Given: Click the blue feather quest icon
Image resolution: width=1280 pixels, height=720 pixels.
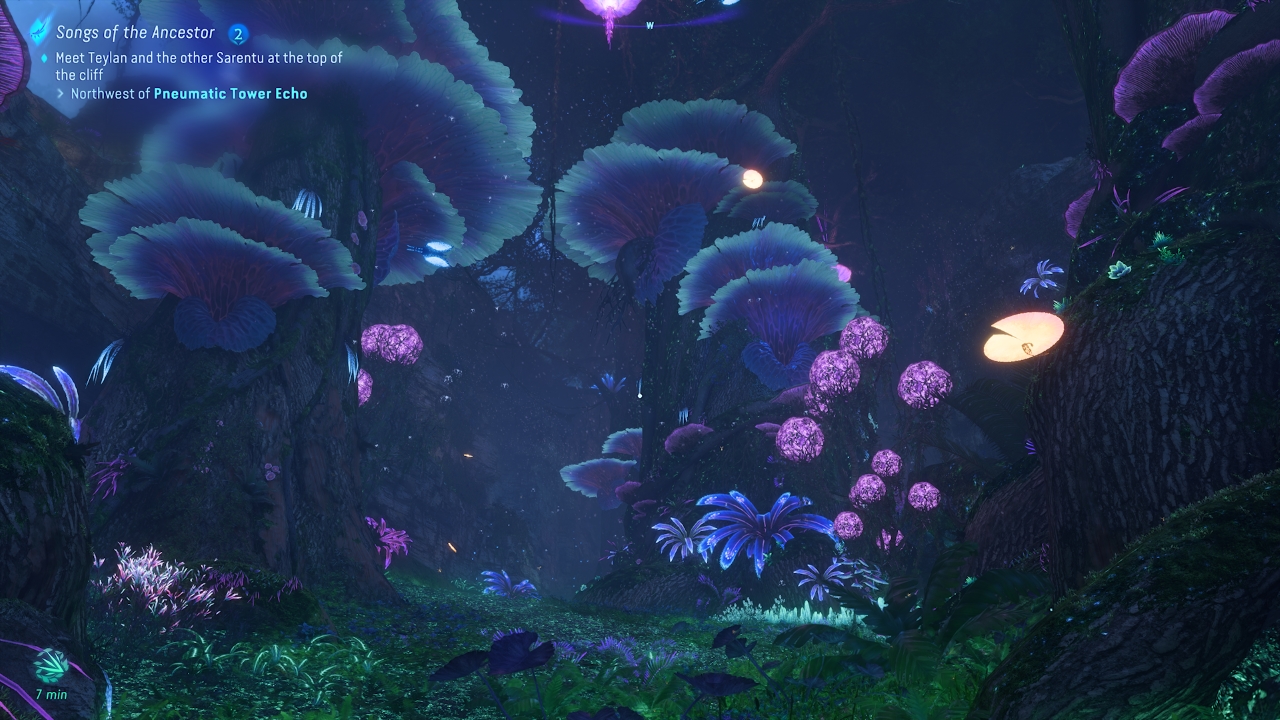Looking at the screenshot, I should point(39,31).
